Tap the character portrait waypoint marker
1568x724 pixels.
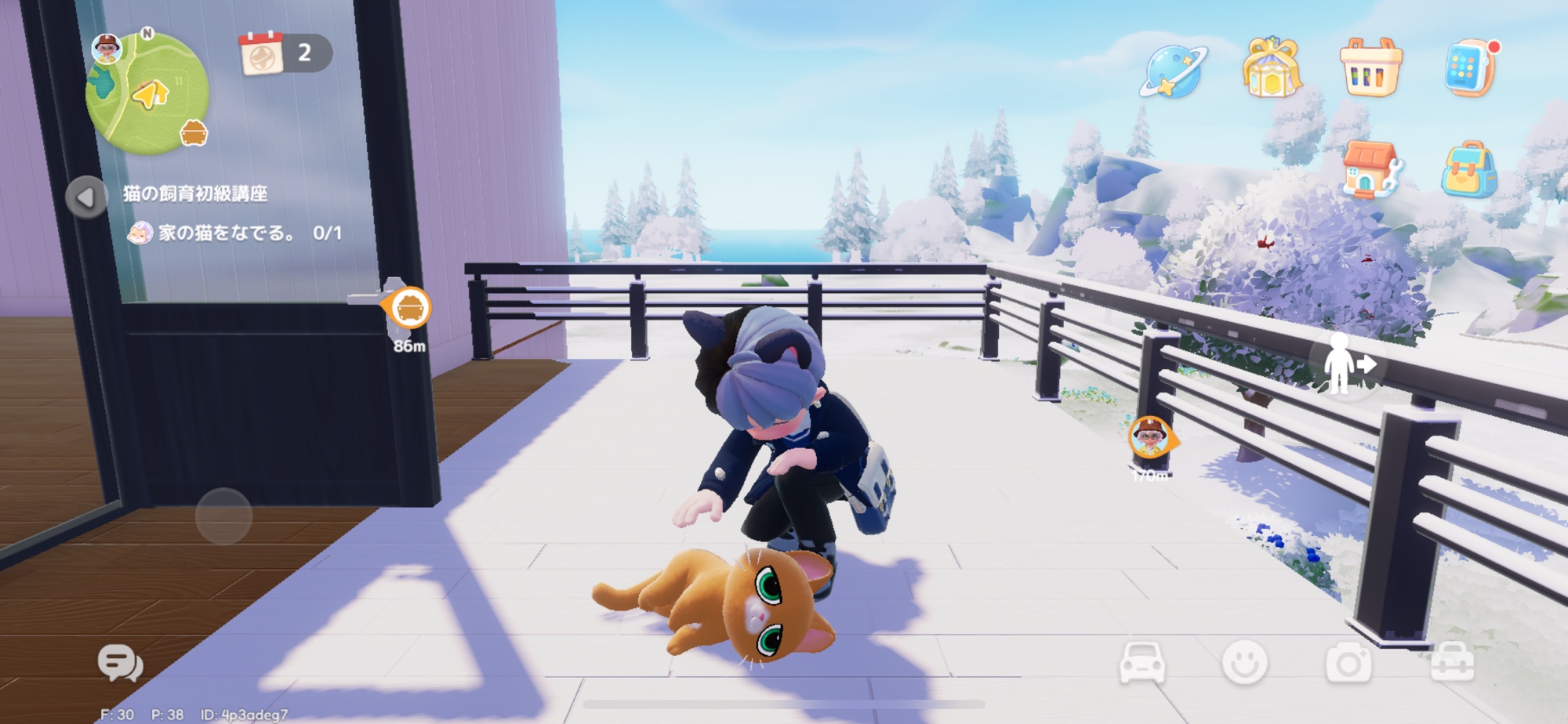tap(1150, 437)
